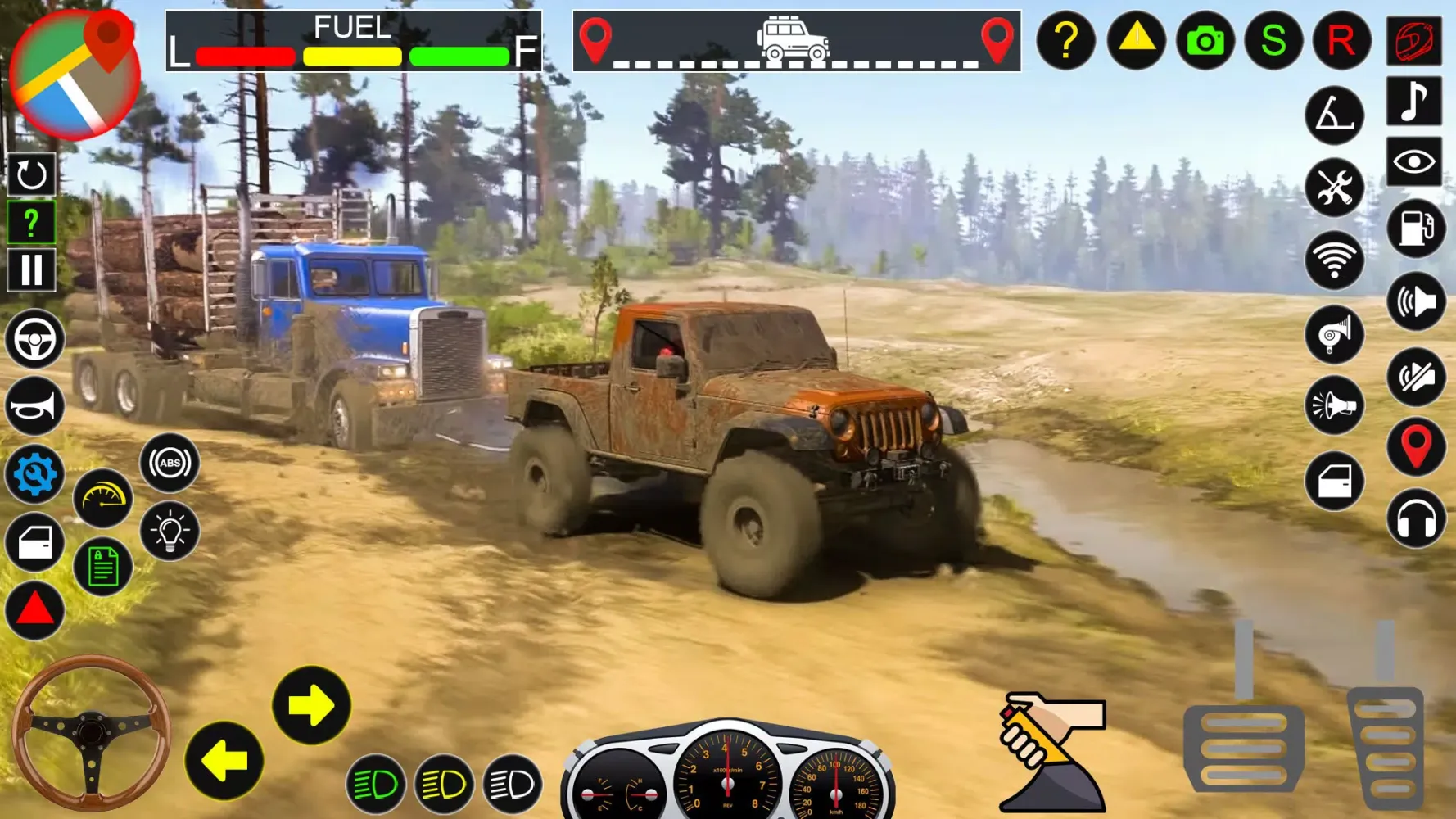Change view with the eye icon
Viewport: 1456px width, 819px height.
[1414, 162]
